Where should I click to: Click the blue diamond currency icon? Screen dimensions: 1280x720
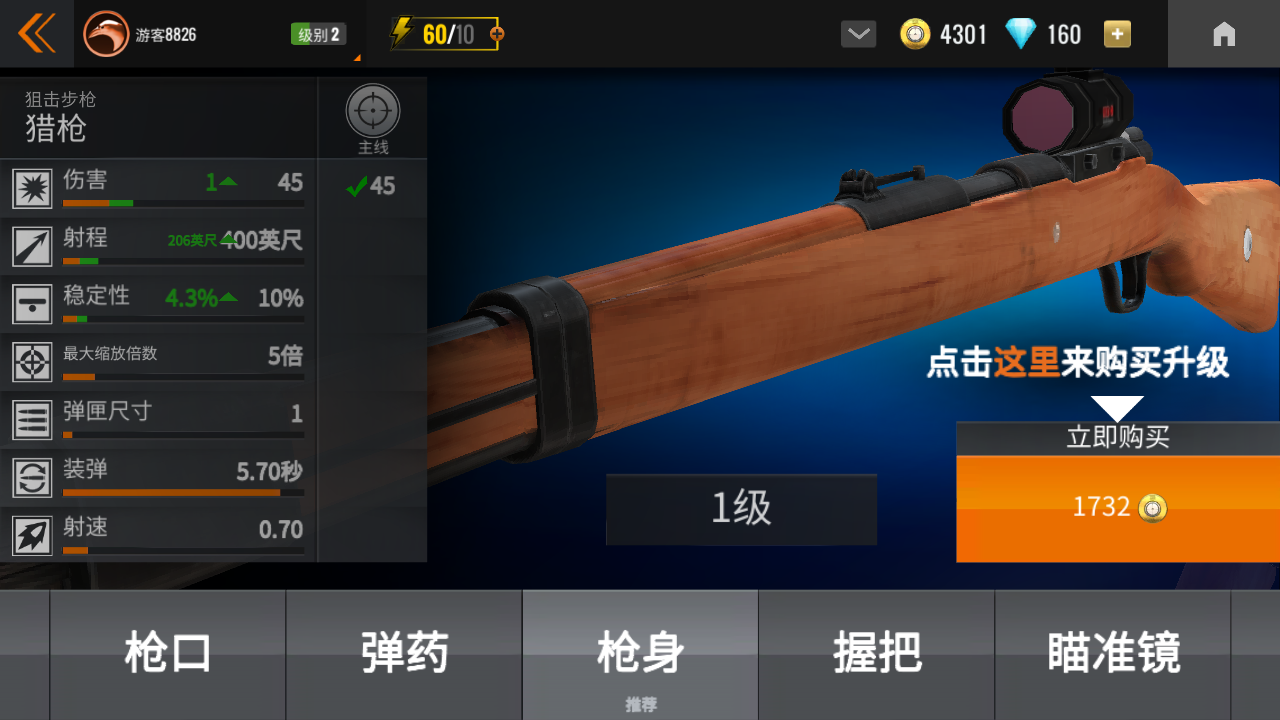[x=1020, y=33]
